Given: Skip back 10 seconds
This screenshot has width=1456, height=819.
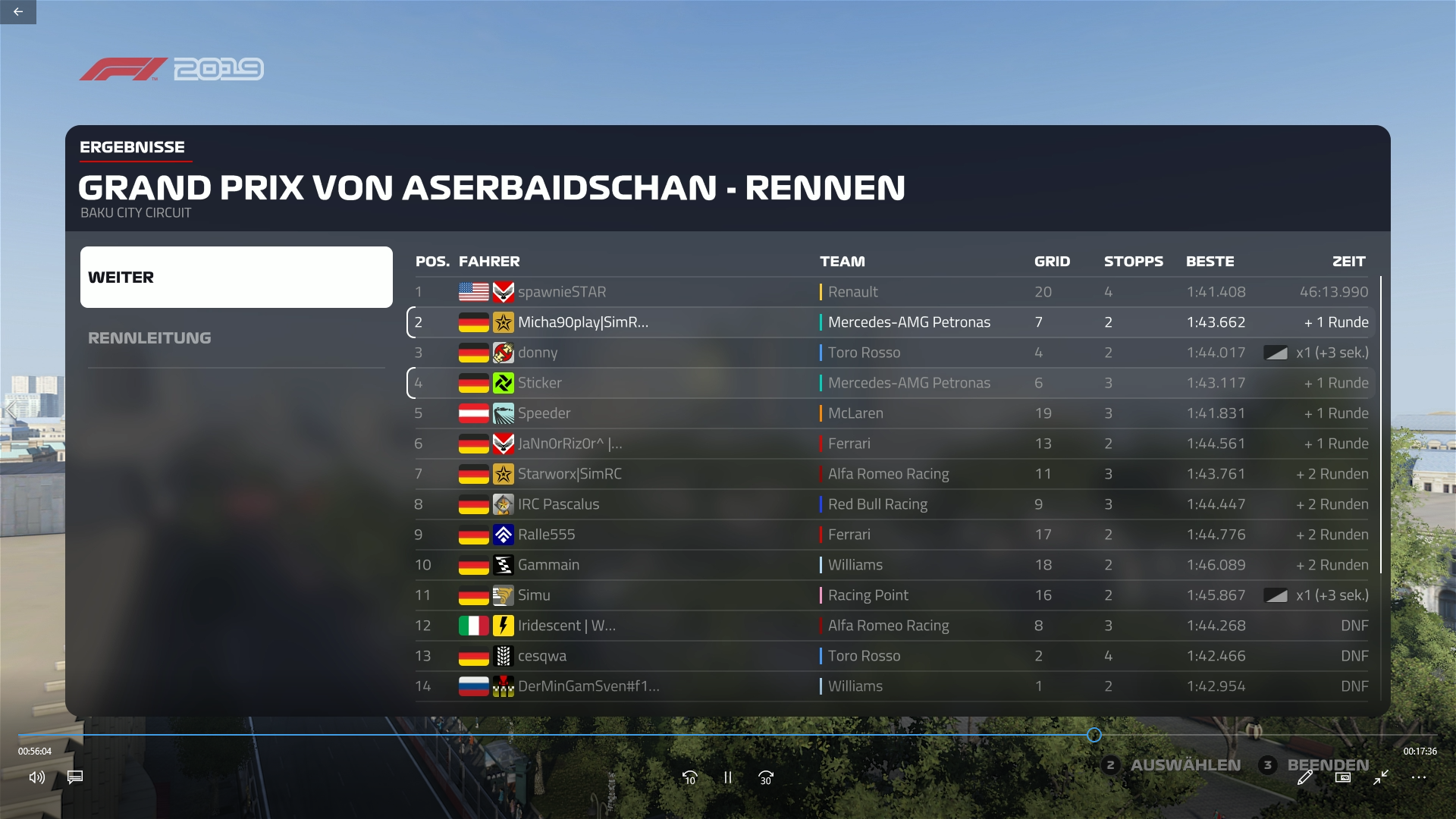Looking at the screenshot, I should coord(689,777).
